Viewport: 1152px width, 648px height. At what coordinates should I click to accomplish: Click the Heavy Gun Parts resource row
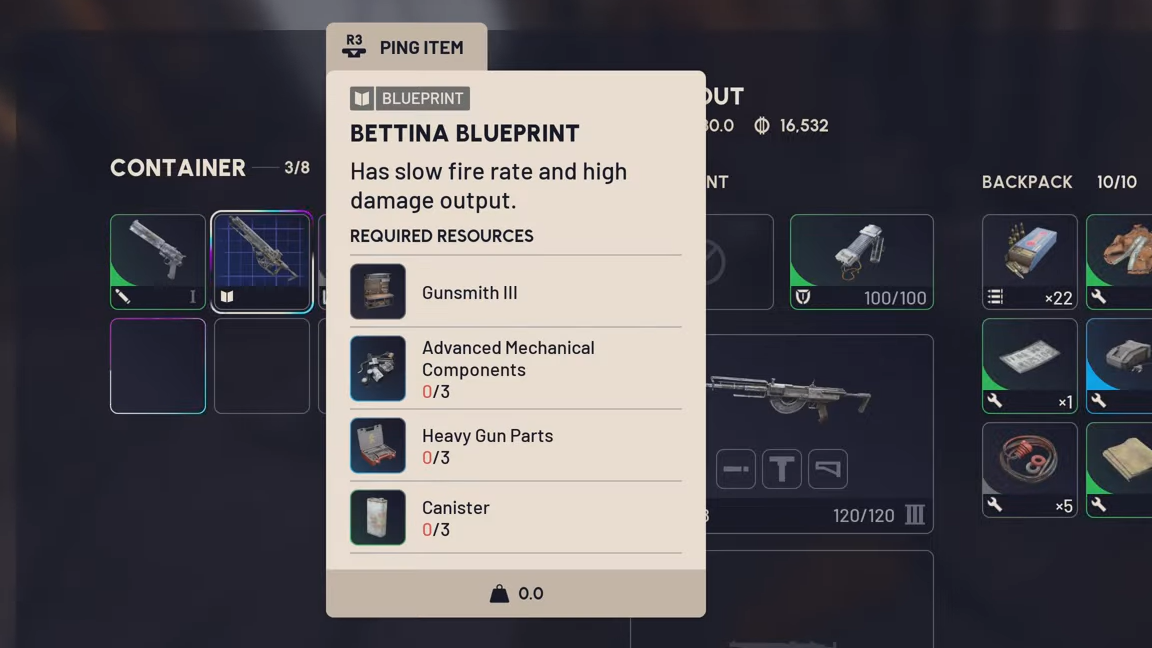click(x=515, y=446)
